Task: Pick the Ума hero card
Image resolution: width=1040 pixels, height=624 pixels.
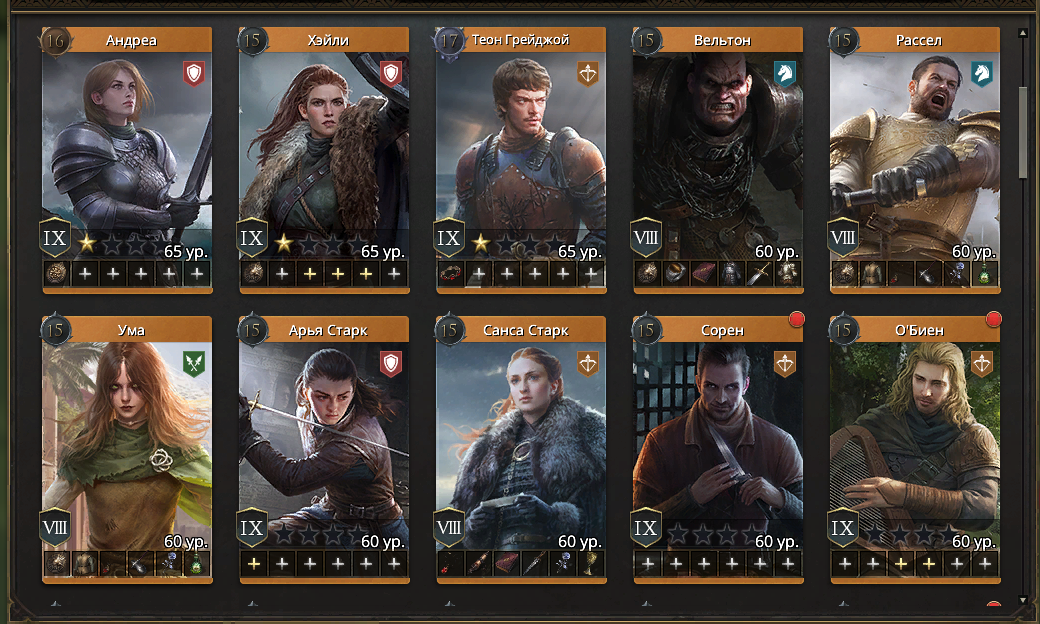Action: click(x=127, y=440)
